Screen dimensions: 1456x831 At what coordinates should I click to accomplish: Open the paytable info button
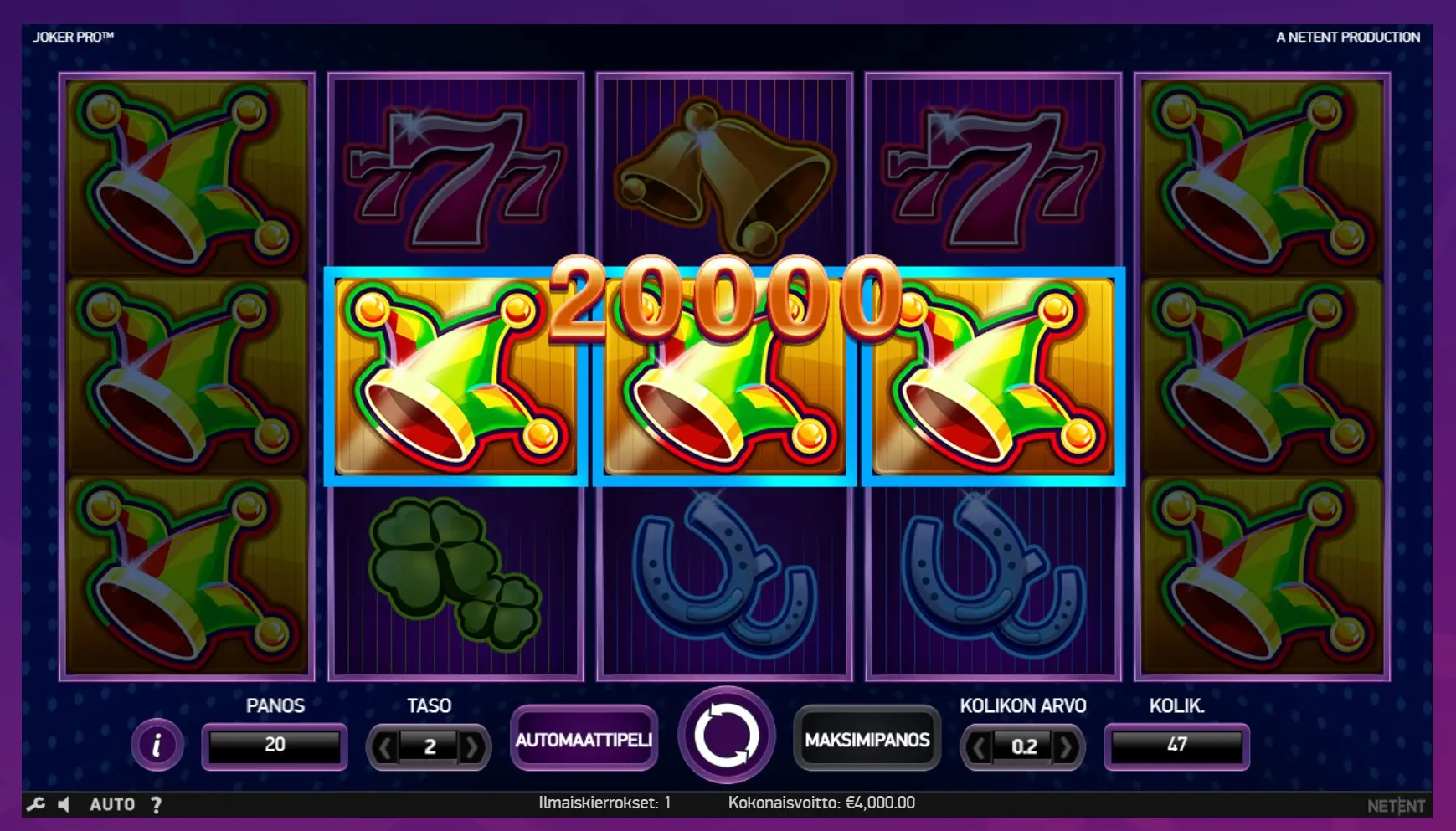157,744
